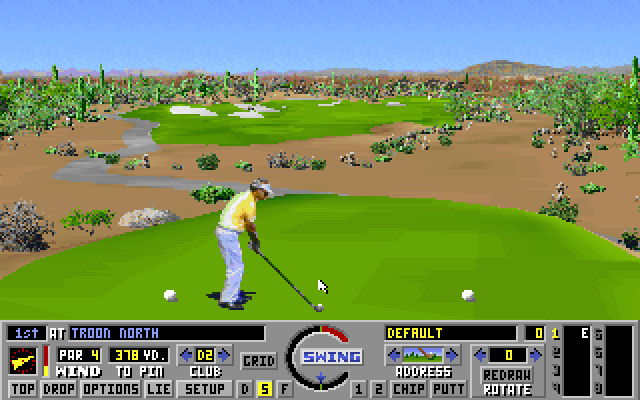
Task: Rotate view right with the rotate arrow
Action: [x=535, y=355]
